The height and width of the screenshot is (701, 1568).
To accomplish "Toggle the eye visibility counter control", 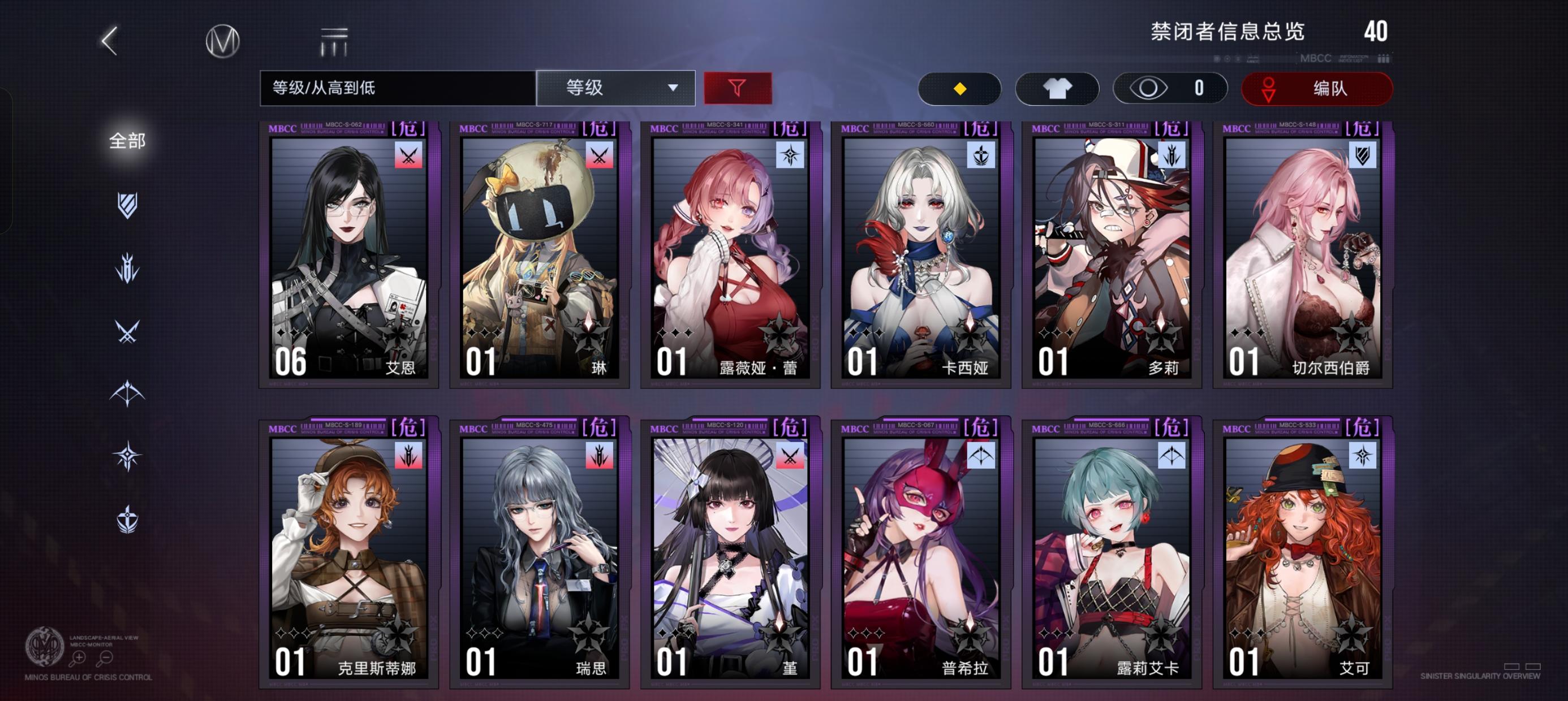I will click(x=1170, y=88).
